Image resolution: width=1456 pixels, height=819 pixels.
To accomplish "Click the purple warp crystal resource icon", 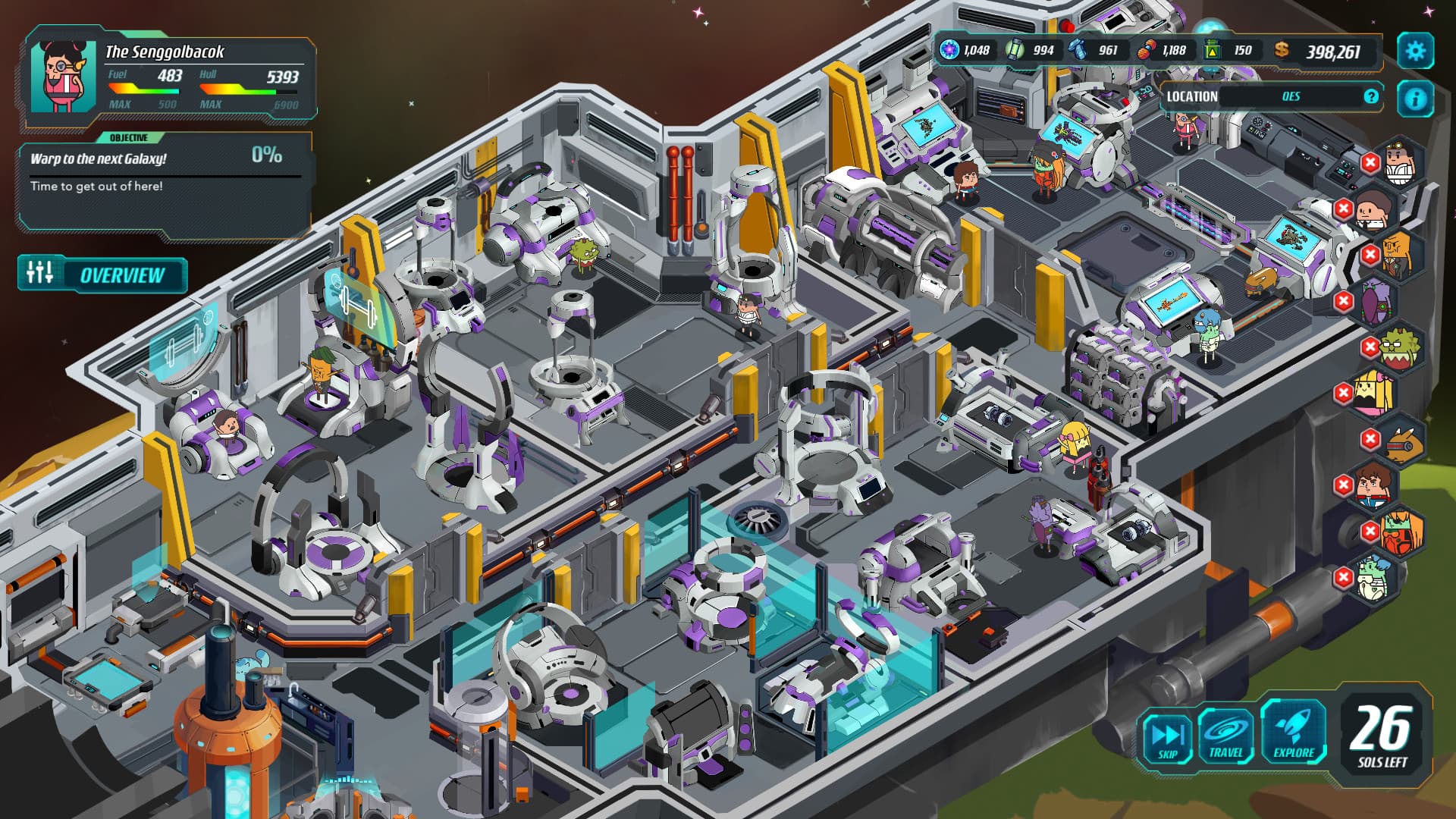I will click(x=949, y=50).
